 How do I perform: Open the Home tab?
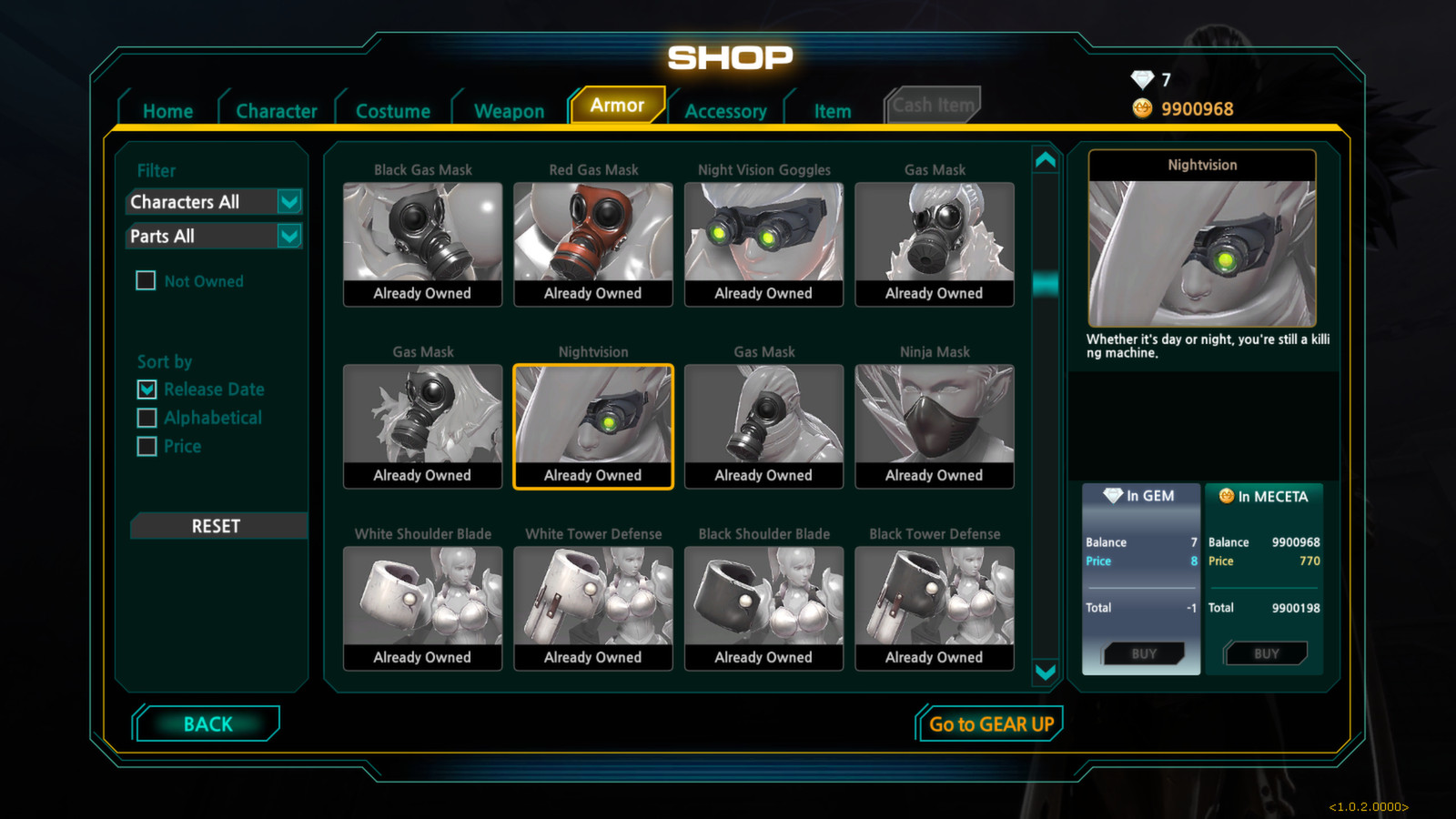click(x=167, y=111)
